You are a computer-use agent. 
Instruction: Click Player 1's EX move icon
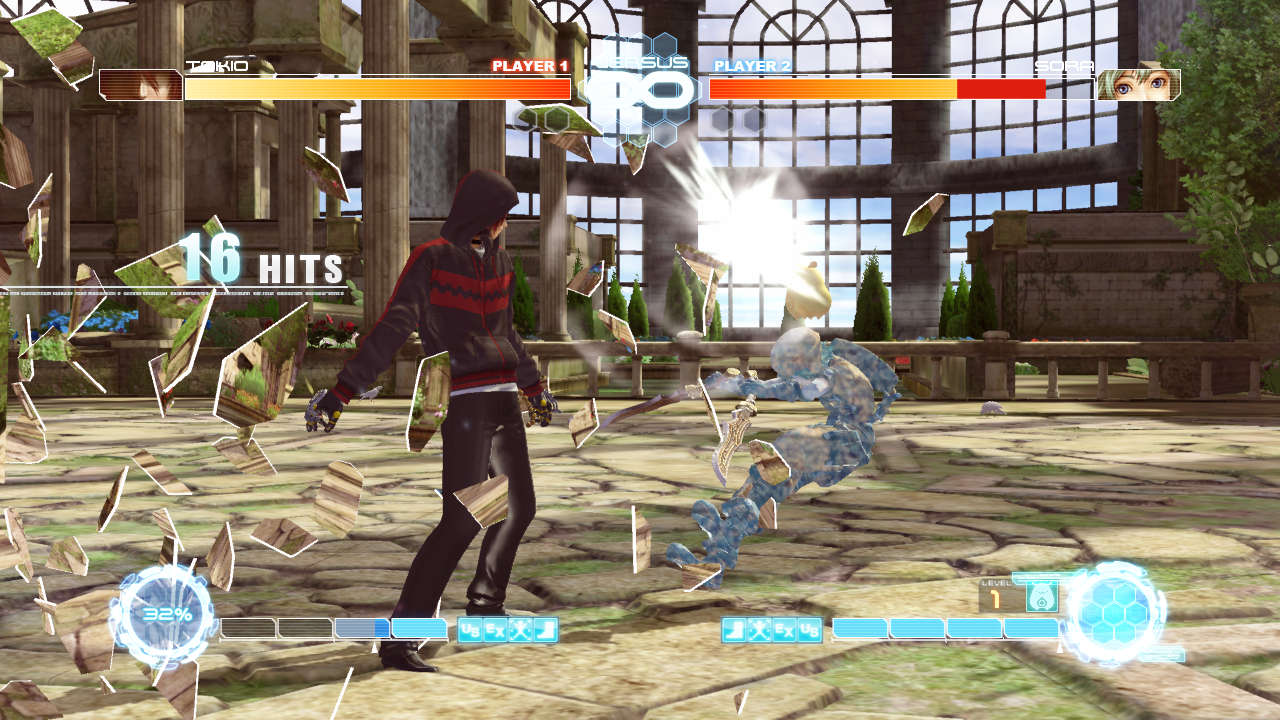coord(494,629)
